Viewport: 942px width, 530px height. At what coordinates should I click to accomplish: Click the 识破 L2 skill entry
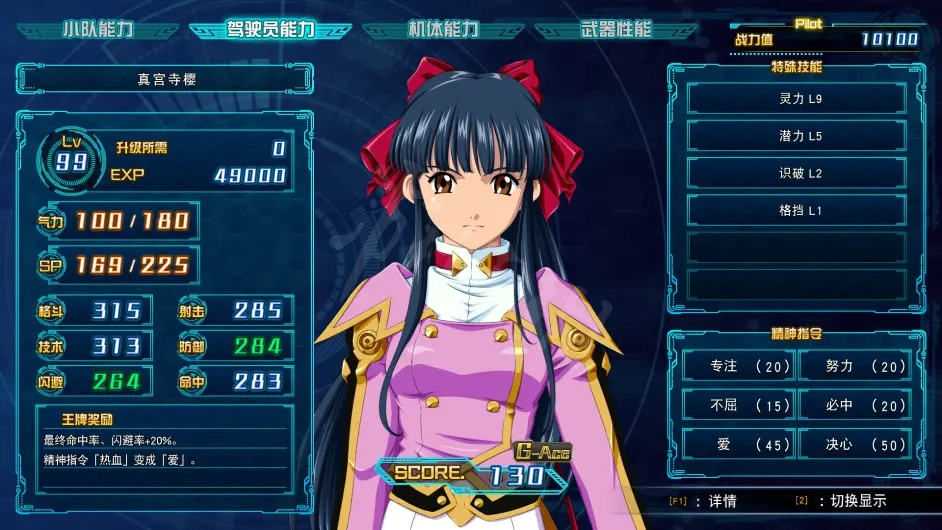click(x=797, y=173)
